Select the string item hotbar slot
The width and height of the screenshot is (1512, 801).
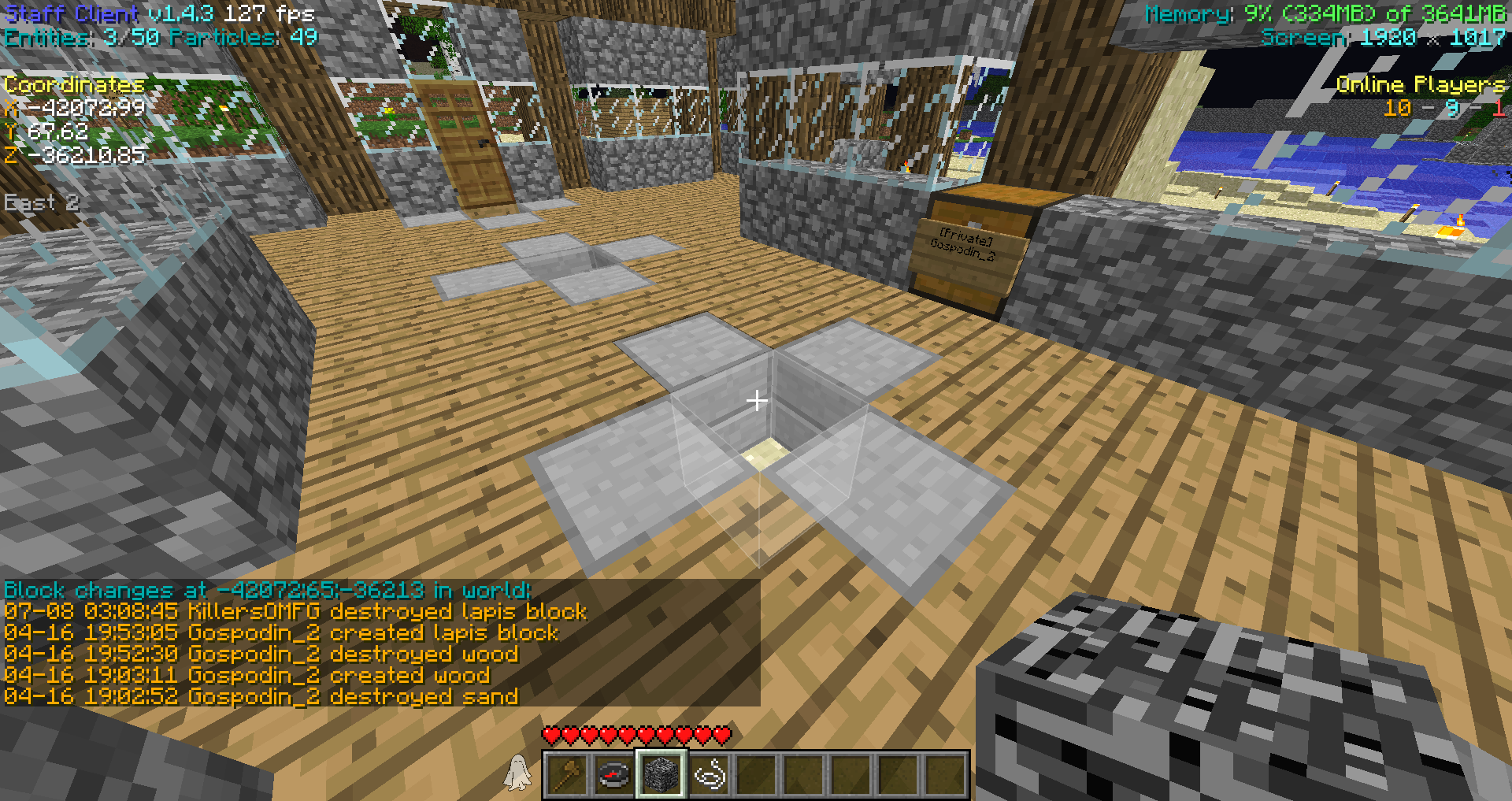pos(709,774)
